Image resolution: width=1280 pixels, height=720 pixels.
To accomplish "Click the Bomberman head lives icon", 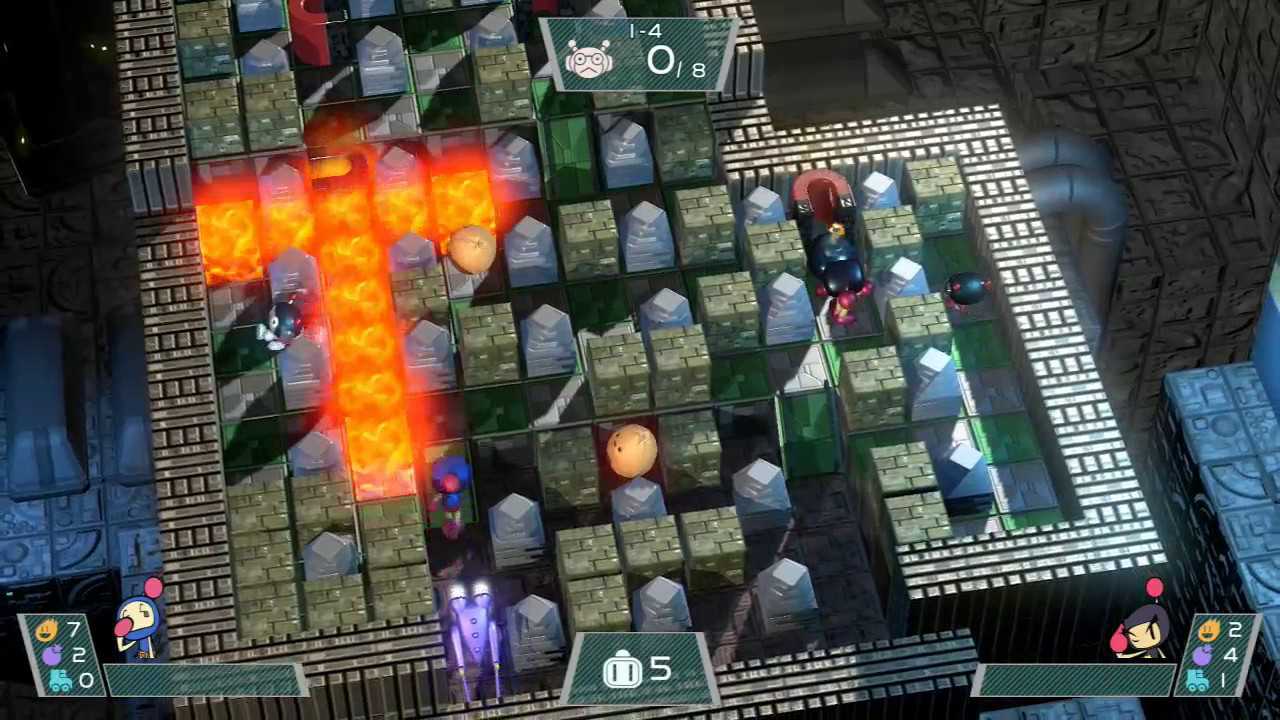I will (621, 670).
